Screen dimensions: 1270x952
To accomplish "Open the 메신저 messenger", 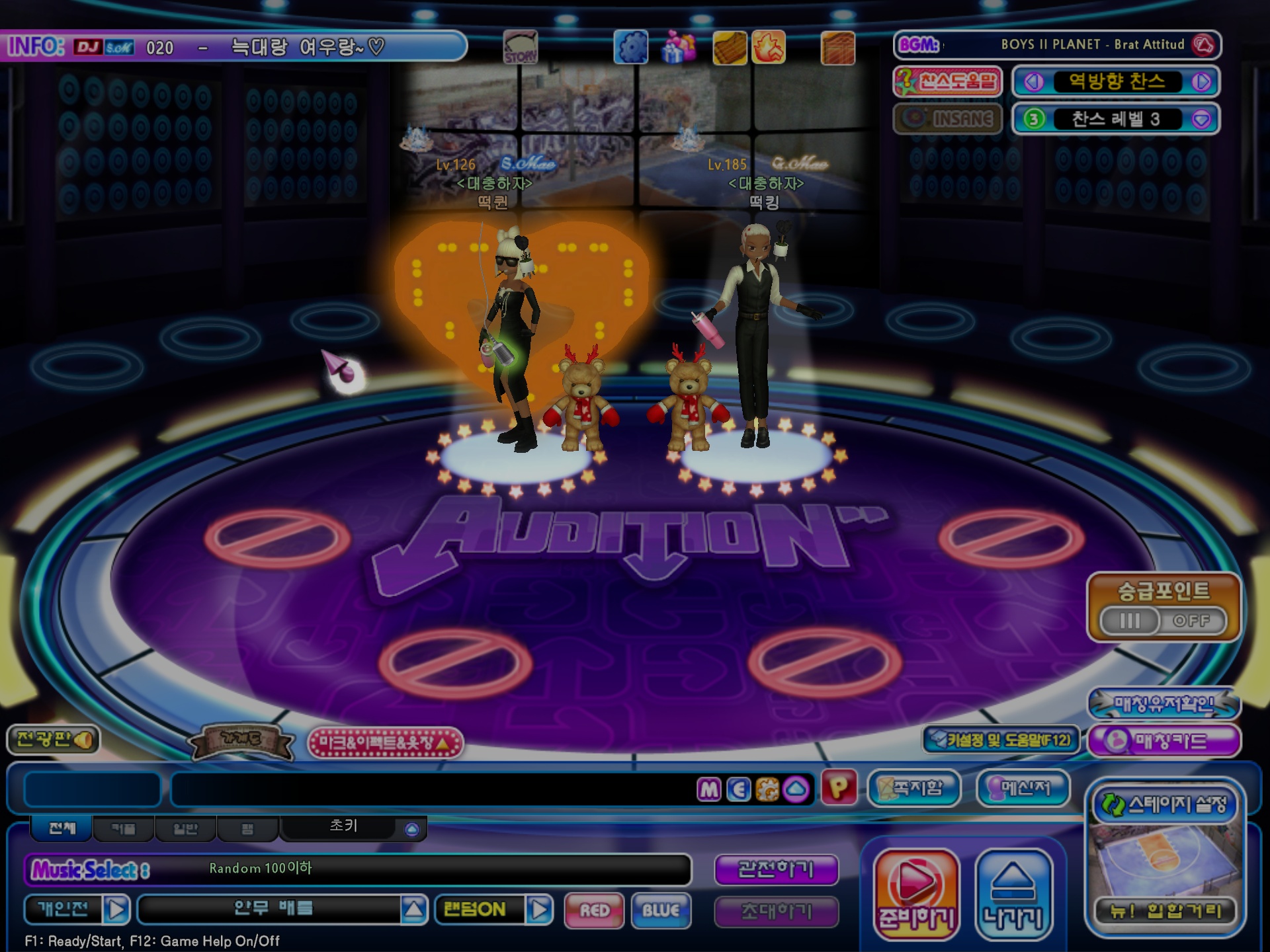I will 1023,788.
